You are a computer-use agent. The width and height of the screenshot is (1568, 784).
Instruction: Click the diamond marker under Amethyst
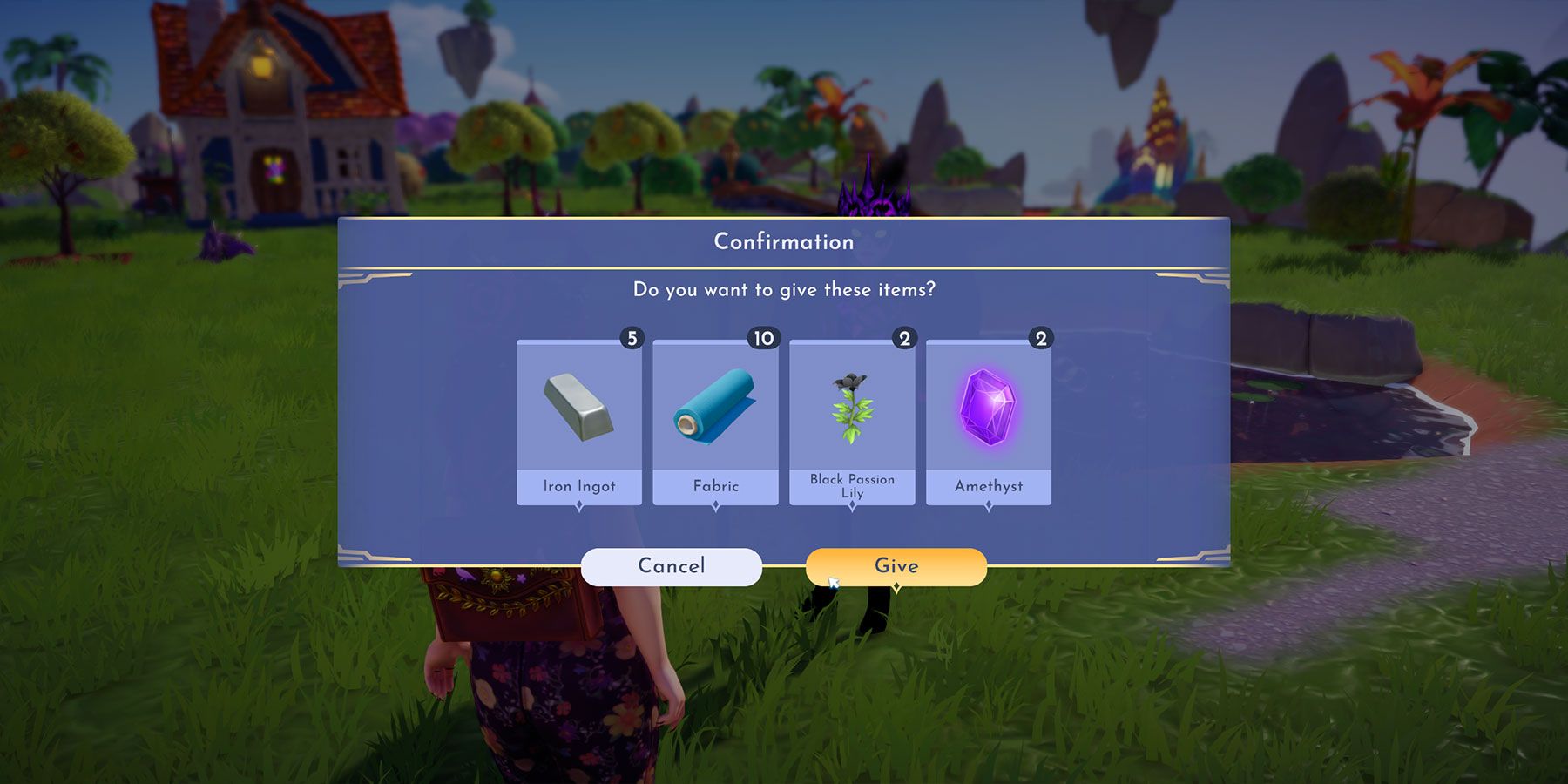[x=989, y=505]
